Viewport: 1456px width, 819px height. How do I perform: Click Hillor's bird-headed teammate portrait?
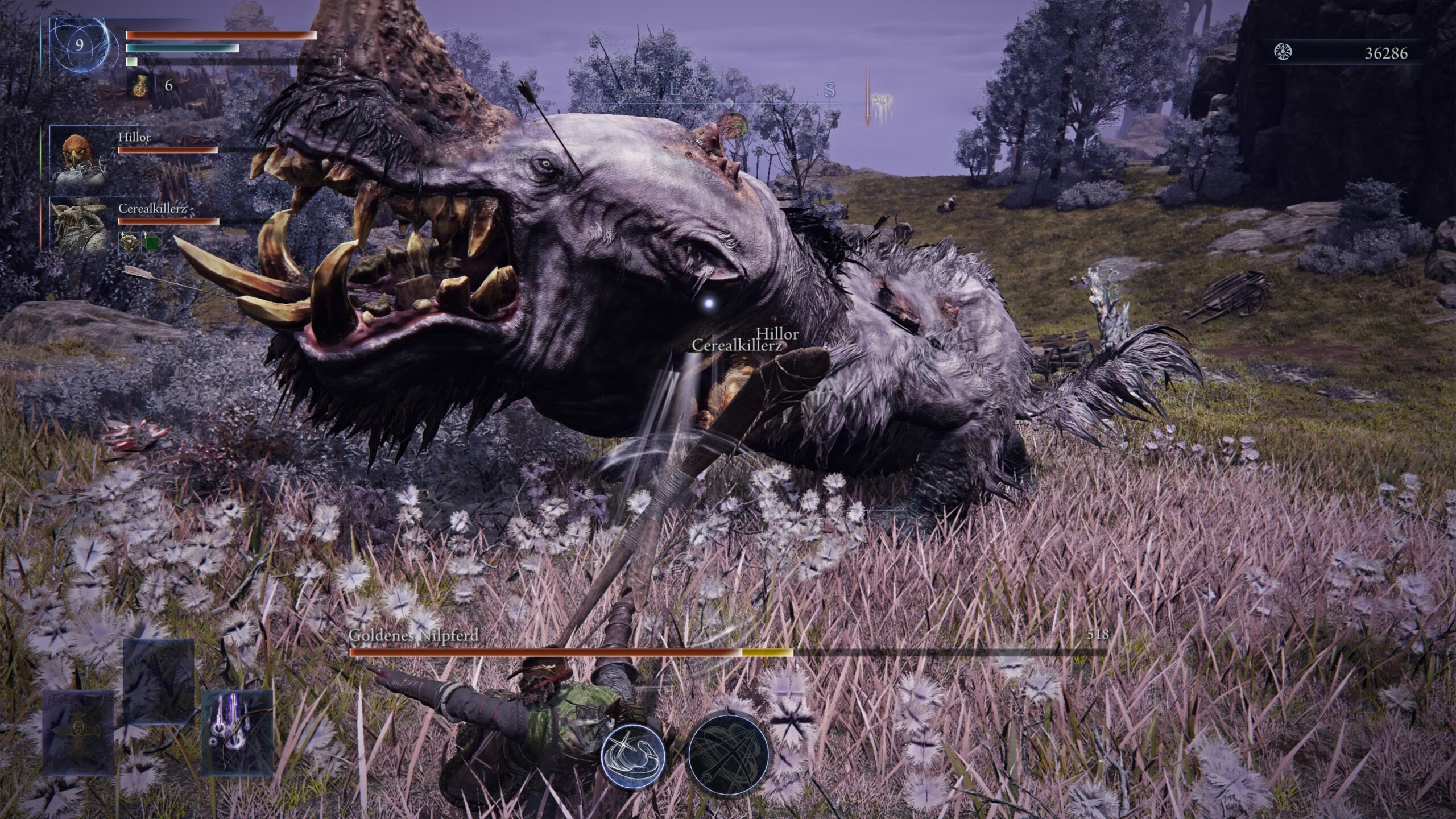79,158
